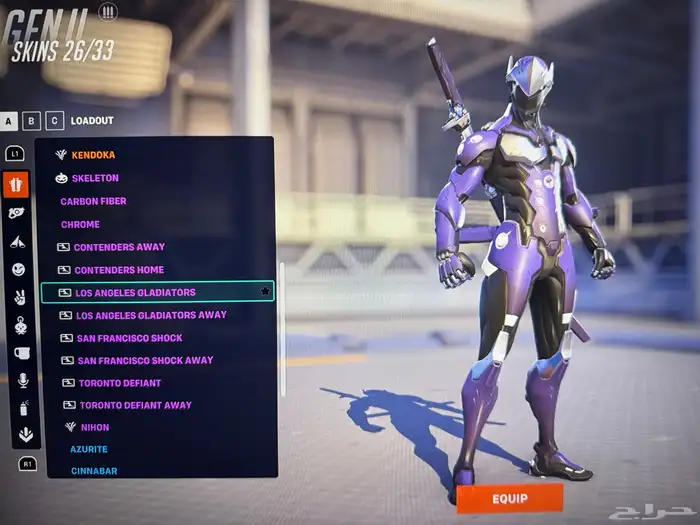700x525 pixels.
Task: Select the Kendoka skin
Action: click(93, 155)
